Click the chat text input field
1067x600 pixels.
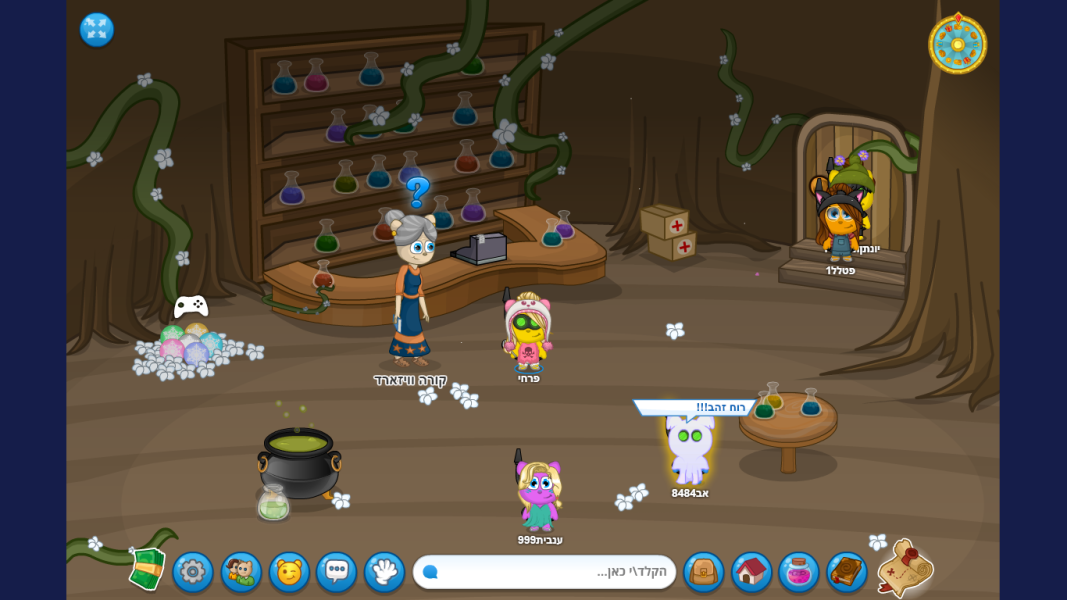[545, 572]
